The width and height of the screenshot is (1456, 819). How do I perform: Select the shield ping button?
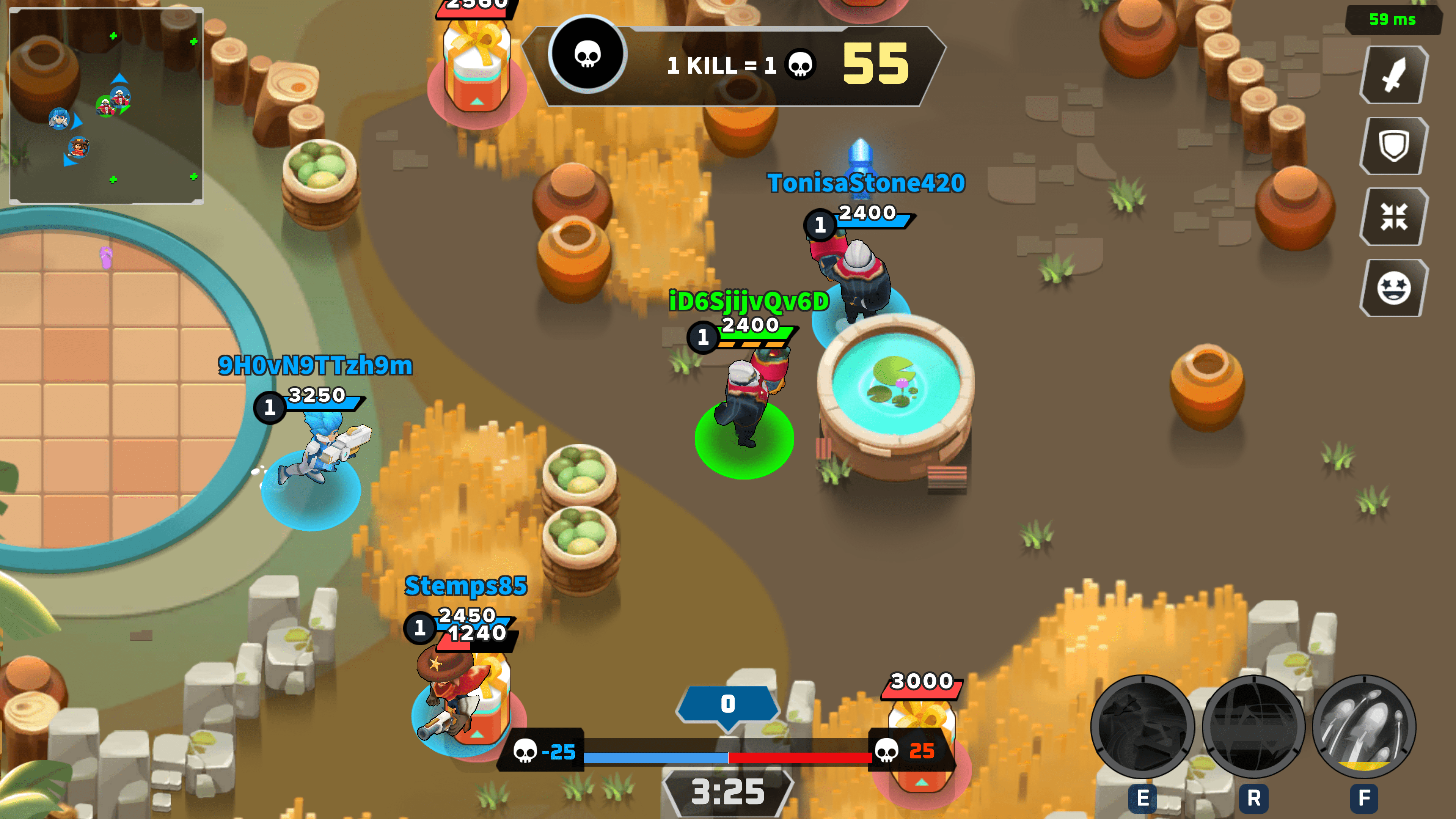(x=1393, y=146)
